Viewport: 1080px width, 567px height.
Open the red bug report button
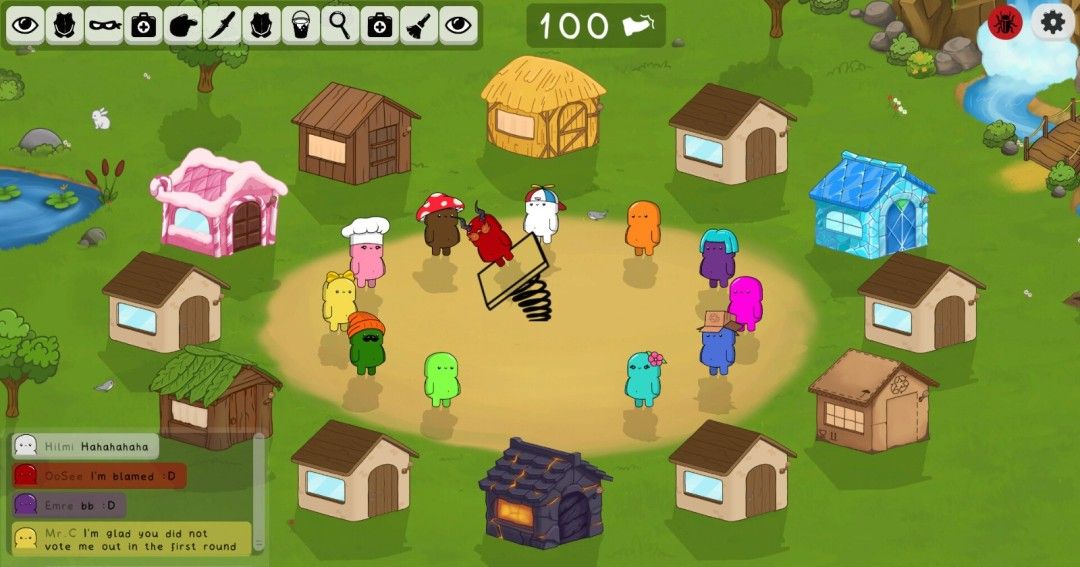tap(1005, 22)
